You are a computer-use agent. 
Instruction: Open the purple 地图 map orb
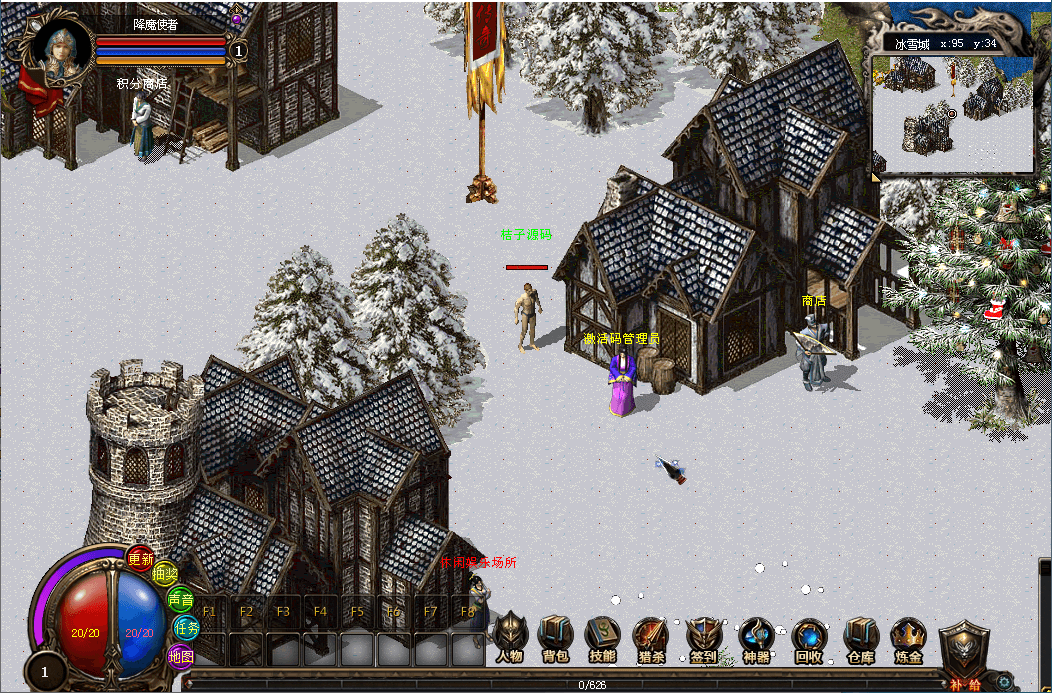(x=180, y=656)
